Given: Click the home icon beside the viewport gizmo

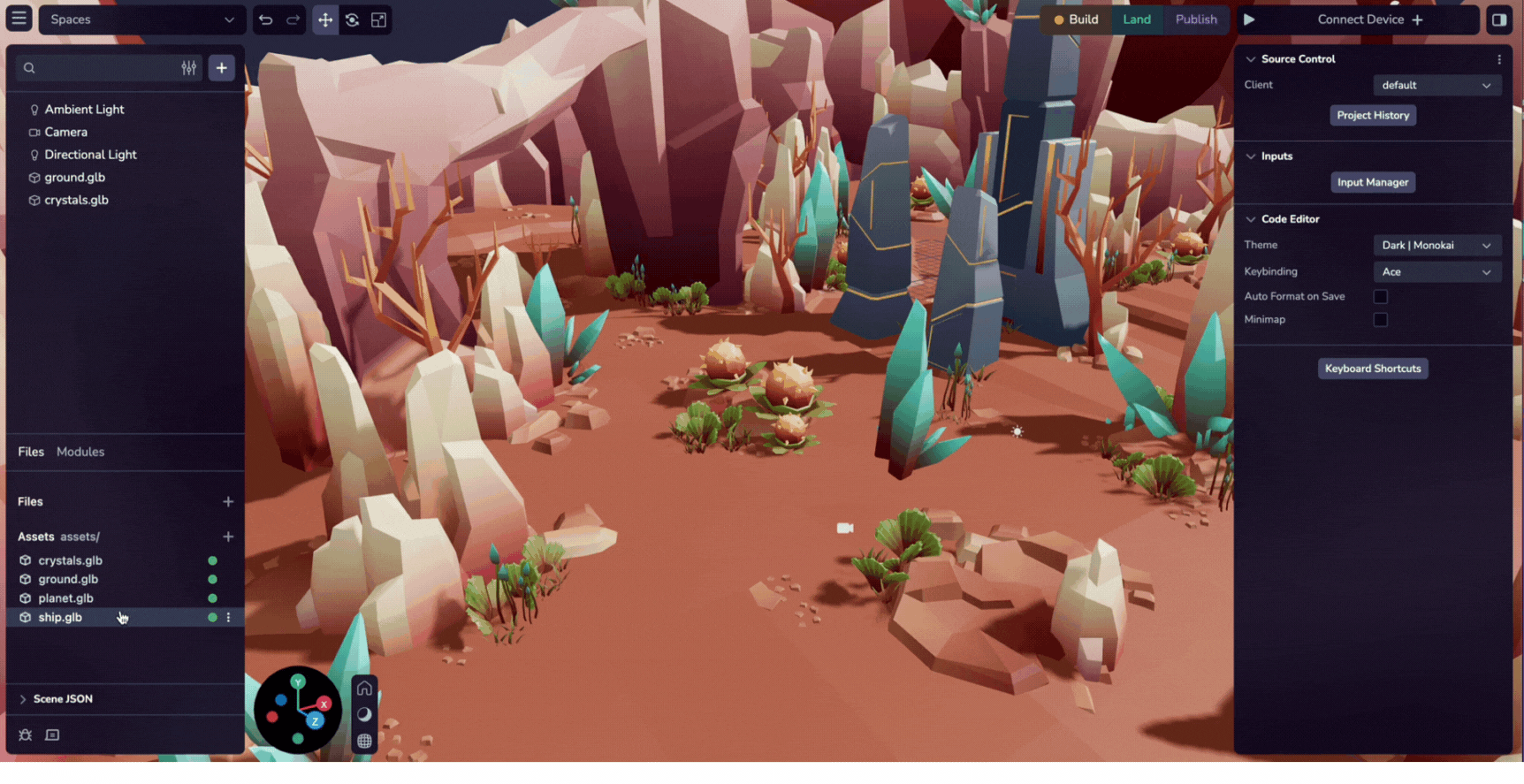Looking at the screenshot, I should pyautogui.click(x=364, y=687).
